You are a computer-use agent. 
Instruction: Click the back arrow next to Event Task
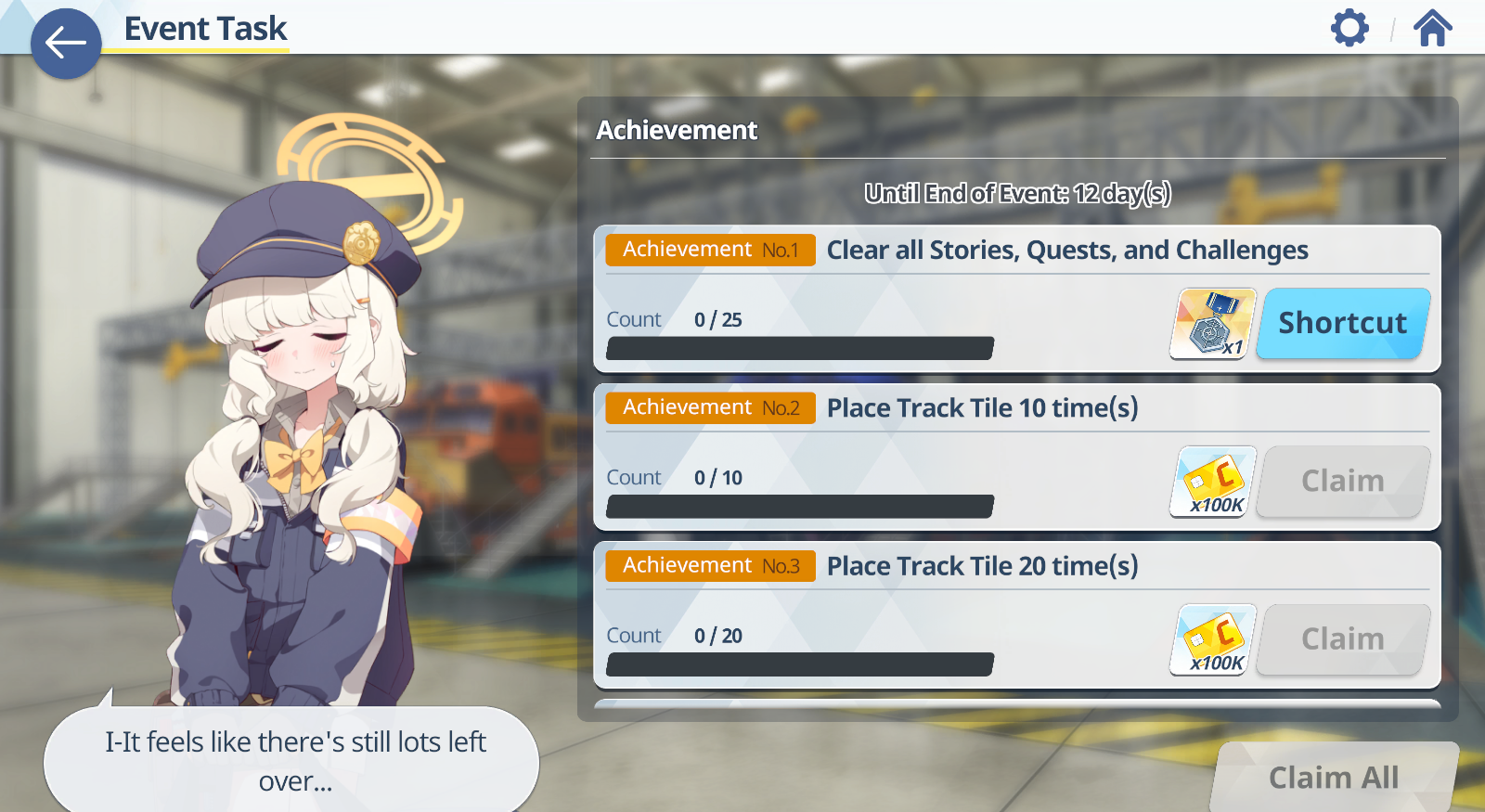click(66, 43)
